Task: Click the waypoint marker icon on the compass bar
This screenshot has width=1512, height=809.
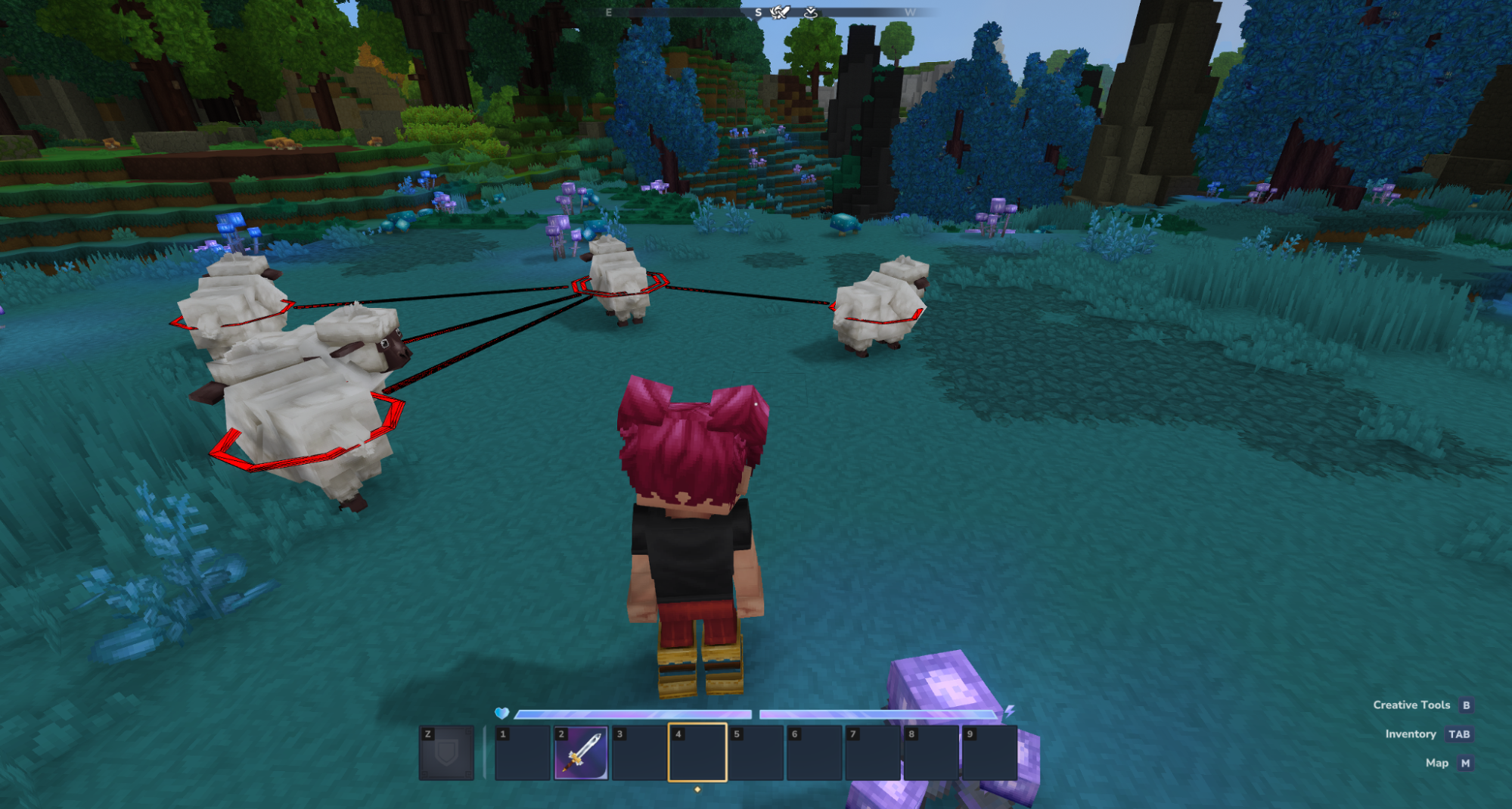Action: [812, 14]
